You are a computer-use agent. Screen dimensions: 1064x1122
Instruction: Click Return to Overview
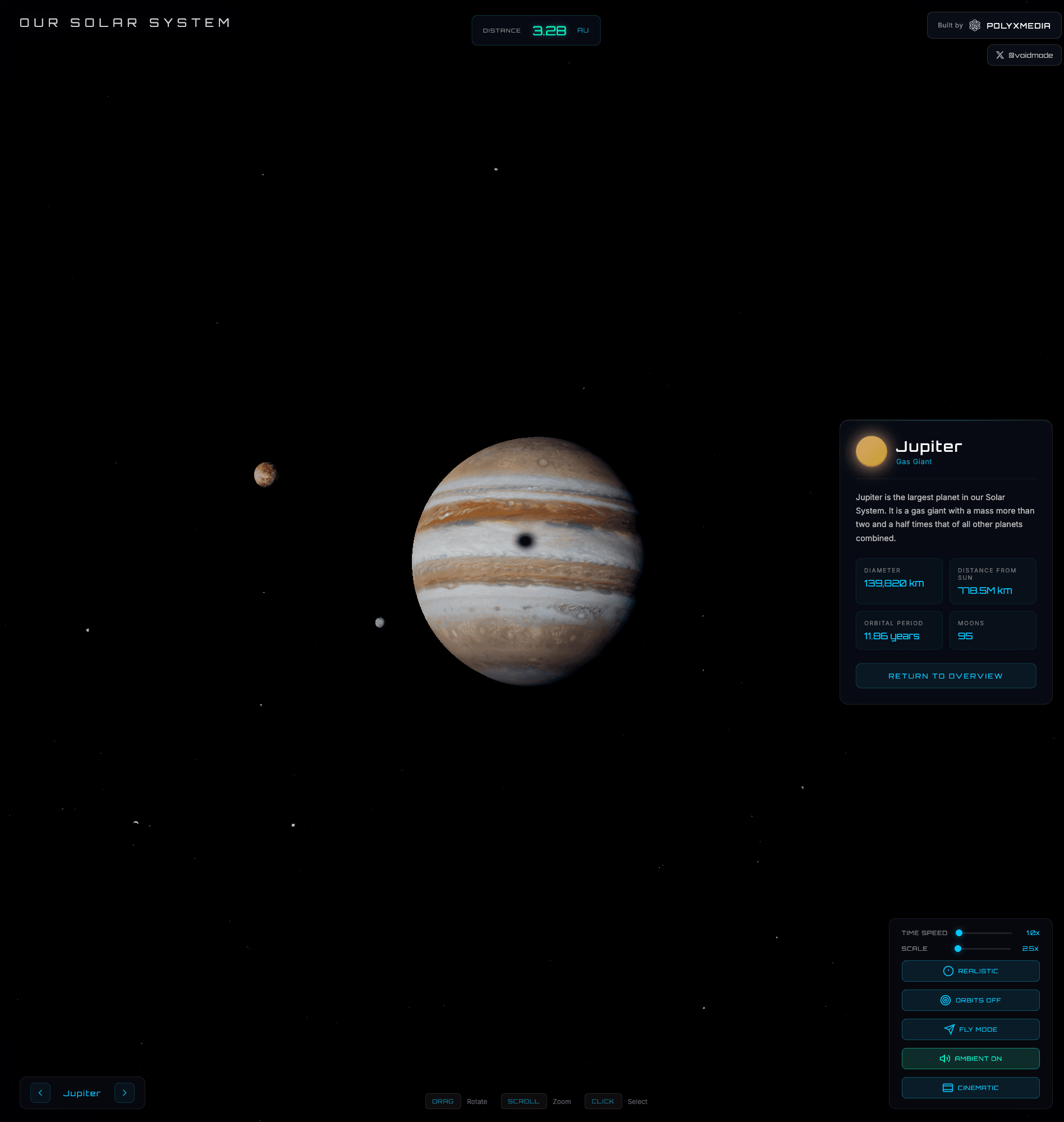click(x=946, y=676)
